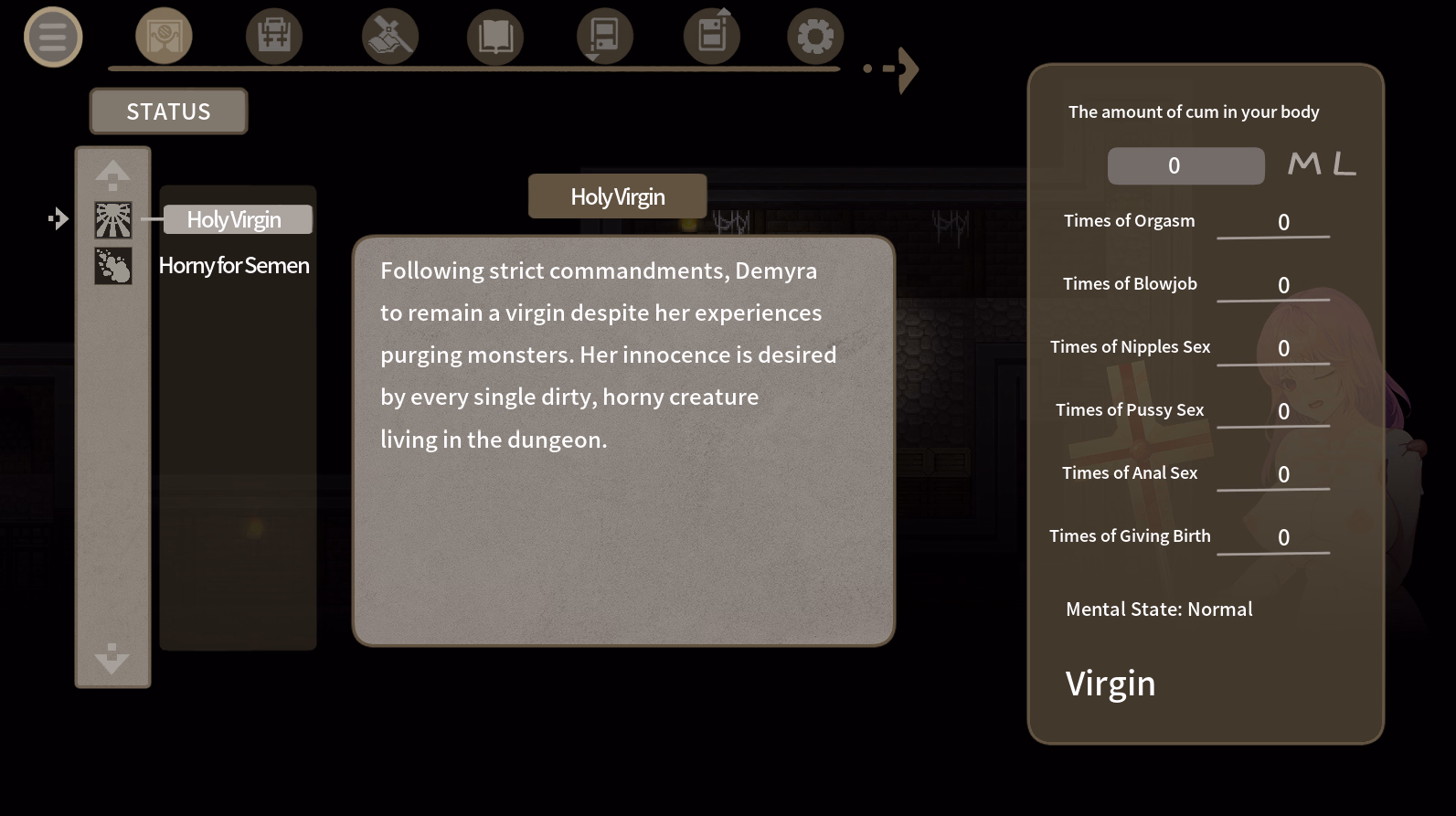Open the journal book icon
Screen dimensions: 1456x816
tap(494, 35)
